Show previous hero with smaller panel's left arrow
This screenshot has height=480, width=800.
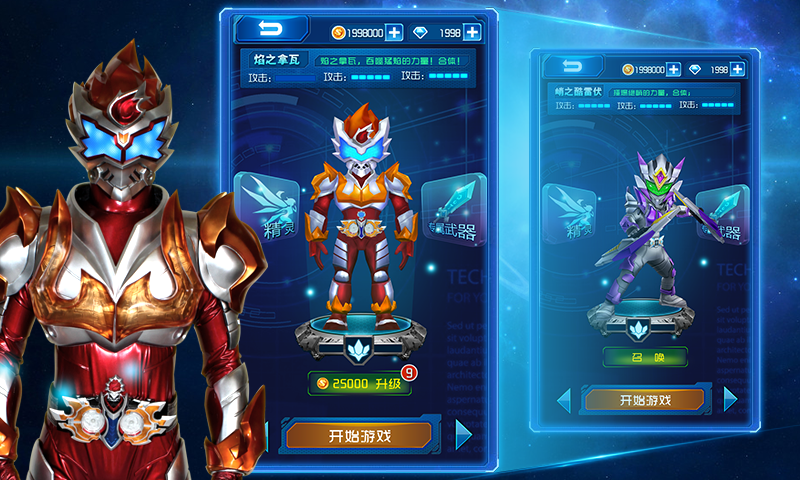pyautogui.click(x=564, y=400)
